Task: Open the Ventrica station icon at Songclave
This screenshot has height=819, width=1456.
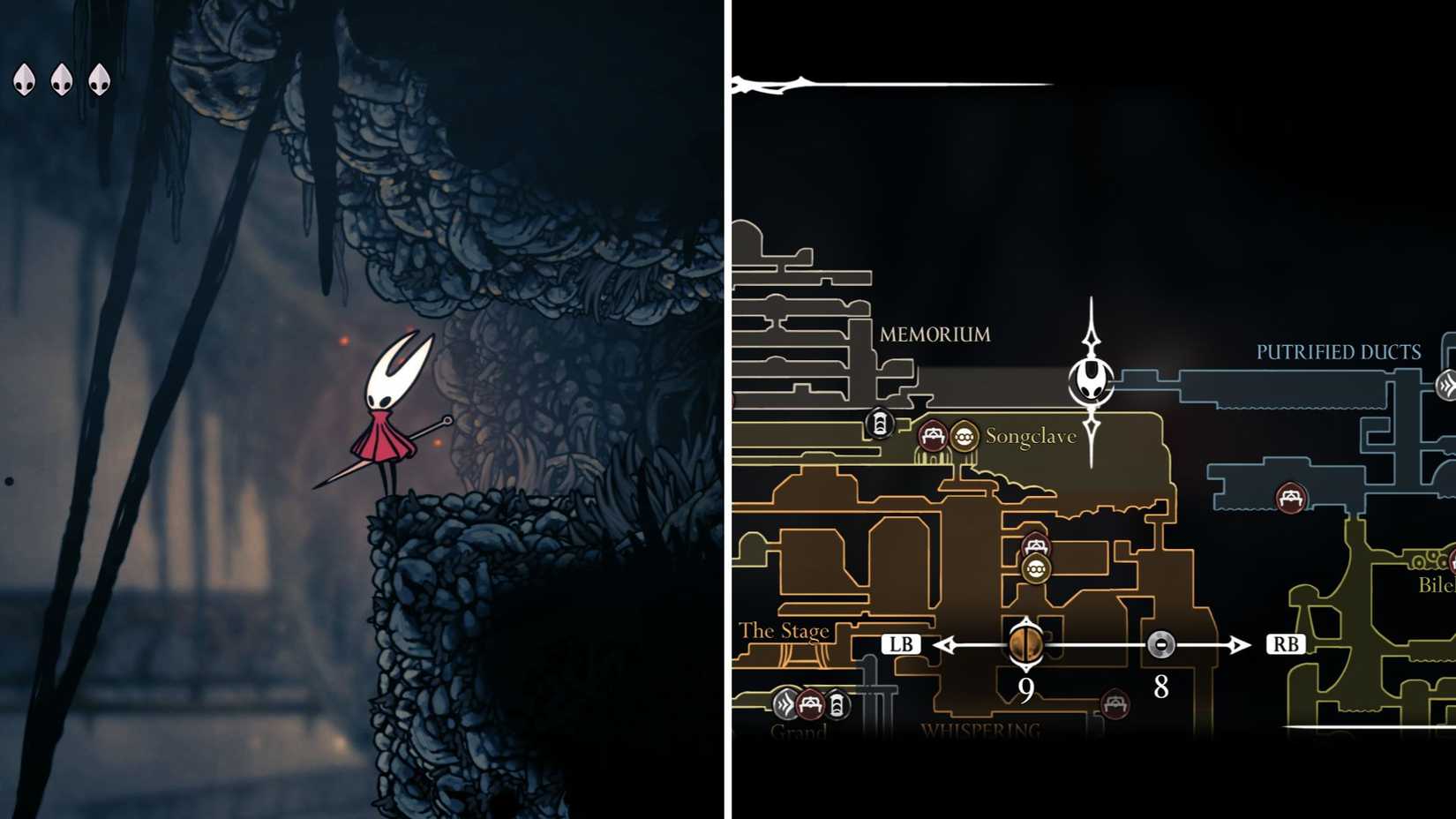Action: (x=965, y=435)
